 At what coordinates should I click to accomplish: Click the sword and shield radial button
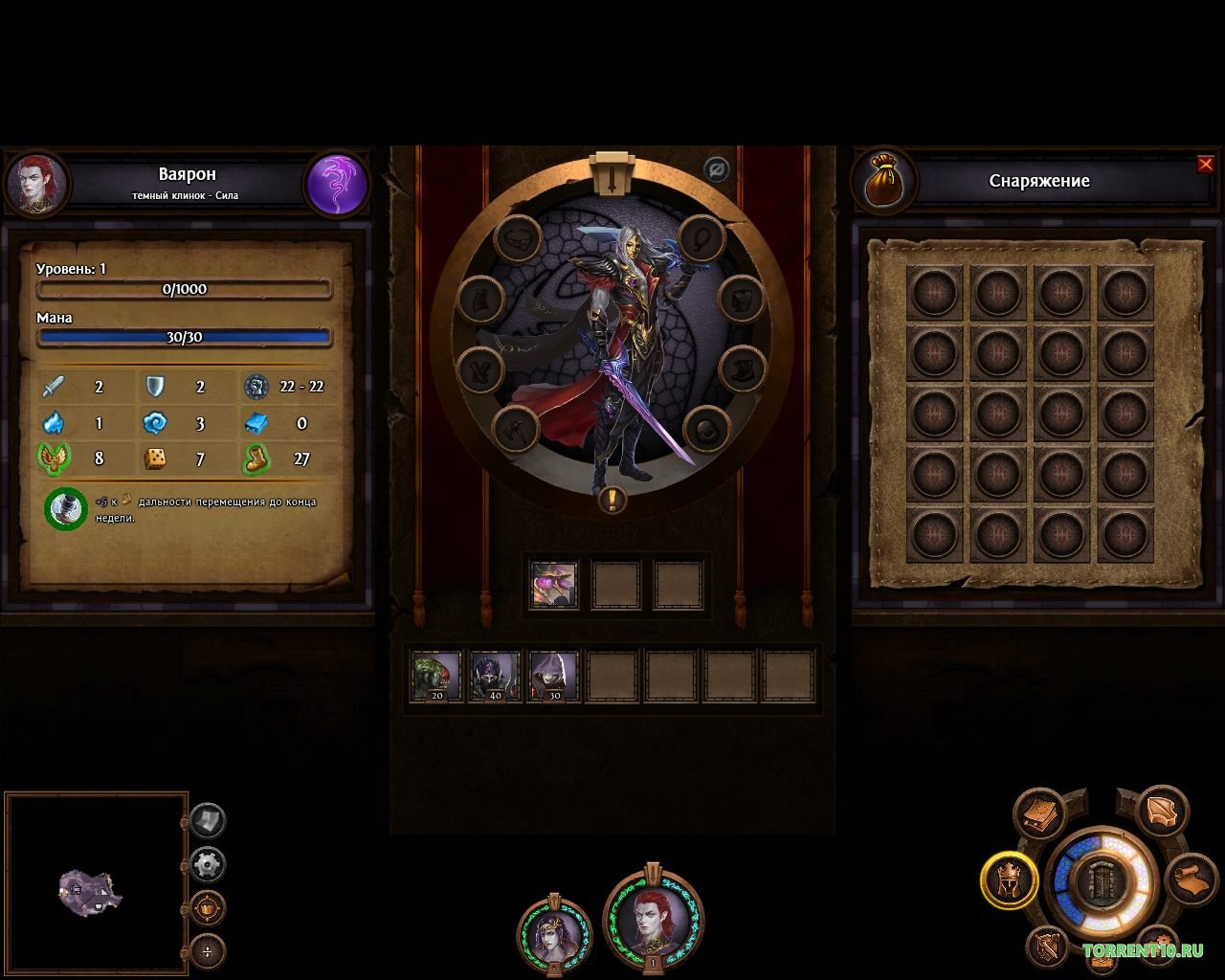tap(1048, 947)
